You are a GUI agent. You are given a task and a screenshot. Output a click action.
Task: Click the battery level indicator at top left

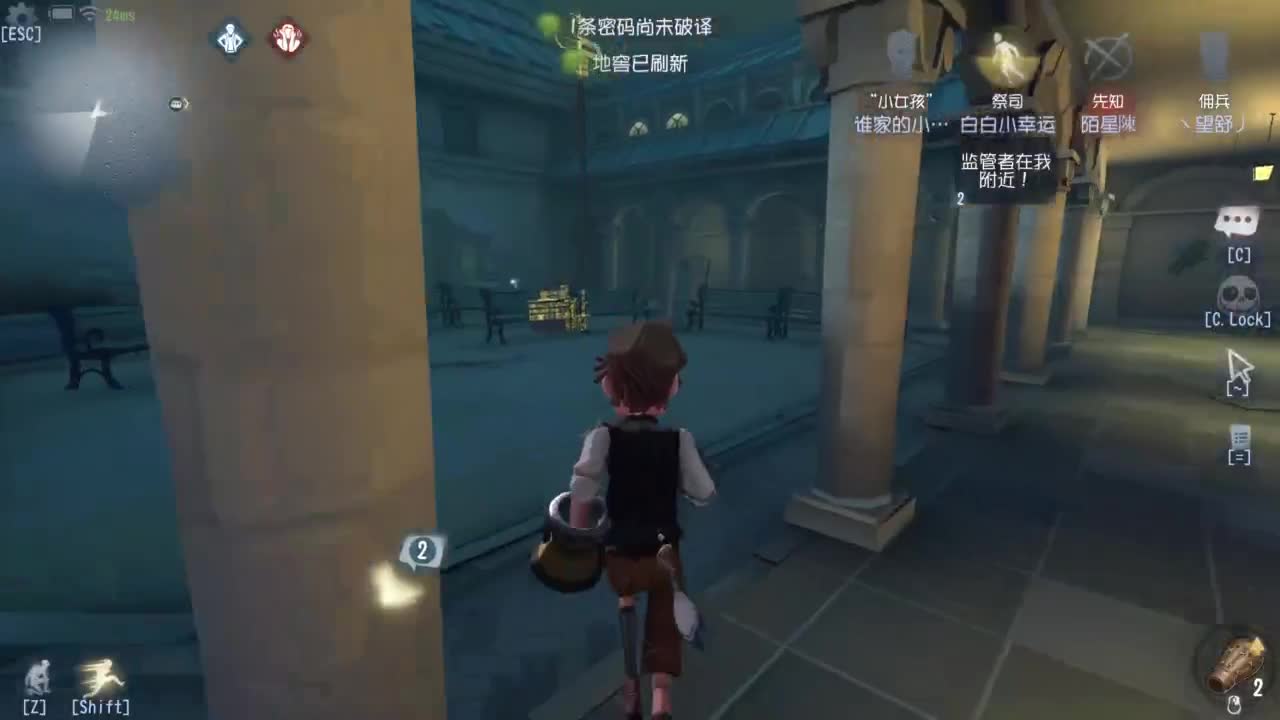(x=61, y=13)
